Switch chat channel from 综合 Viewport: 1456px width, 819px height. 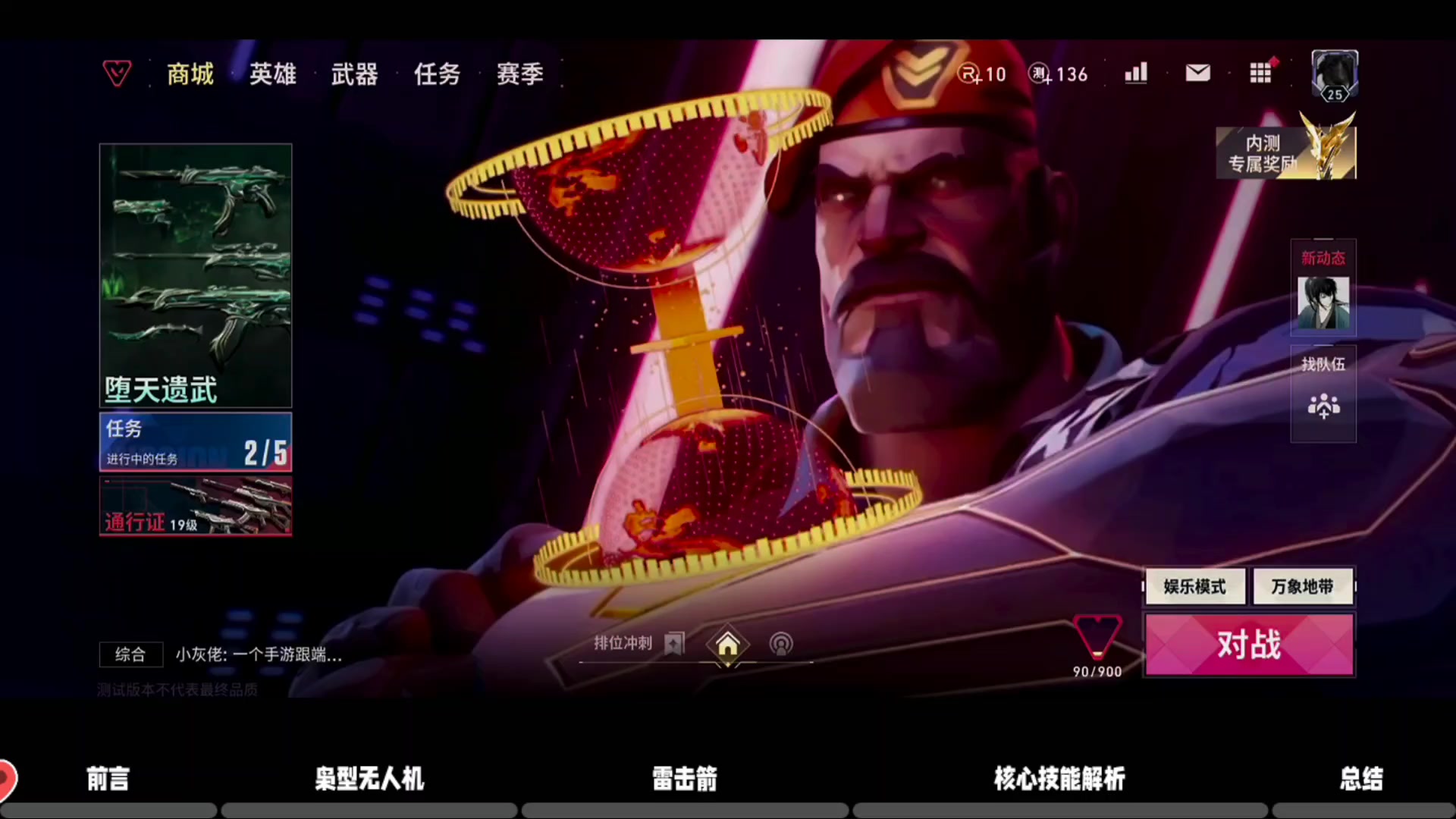[x=130, y=654]
